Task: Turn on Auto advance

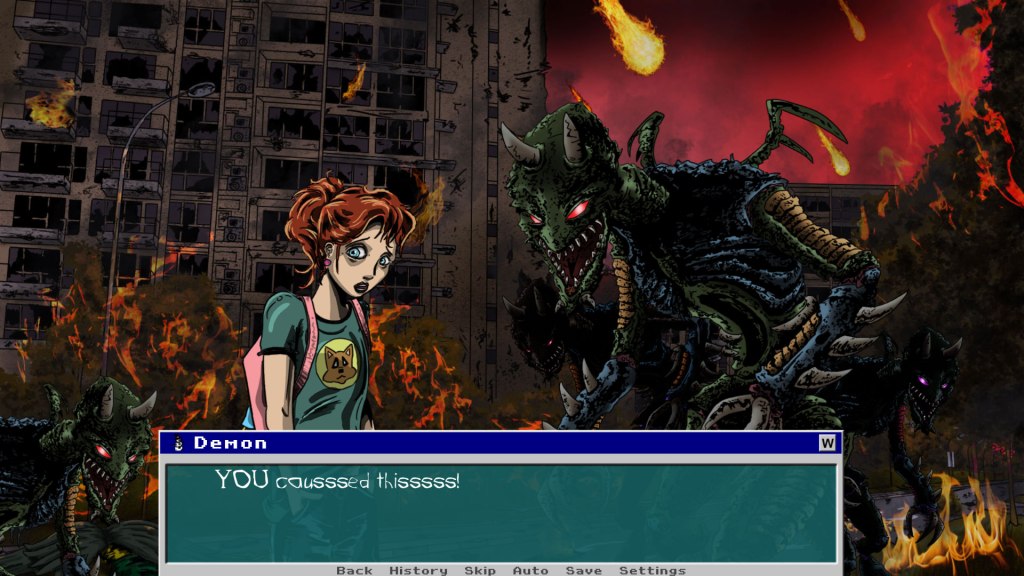Action: (530, 570)
